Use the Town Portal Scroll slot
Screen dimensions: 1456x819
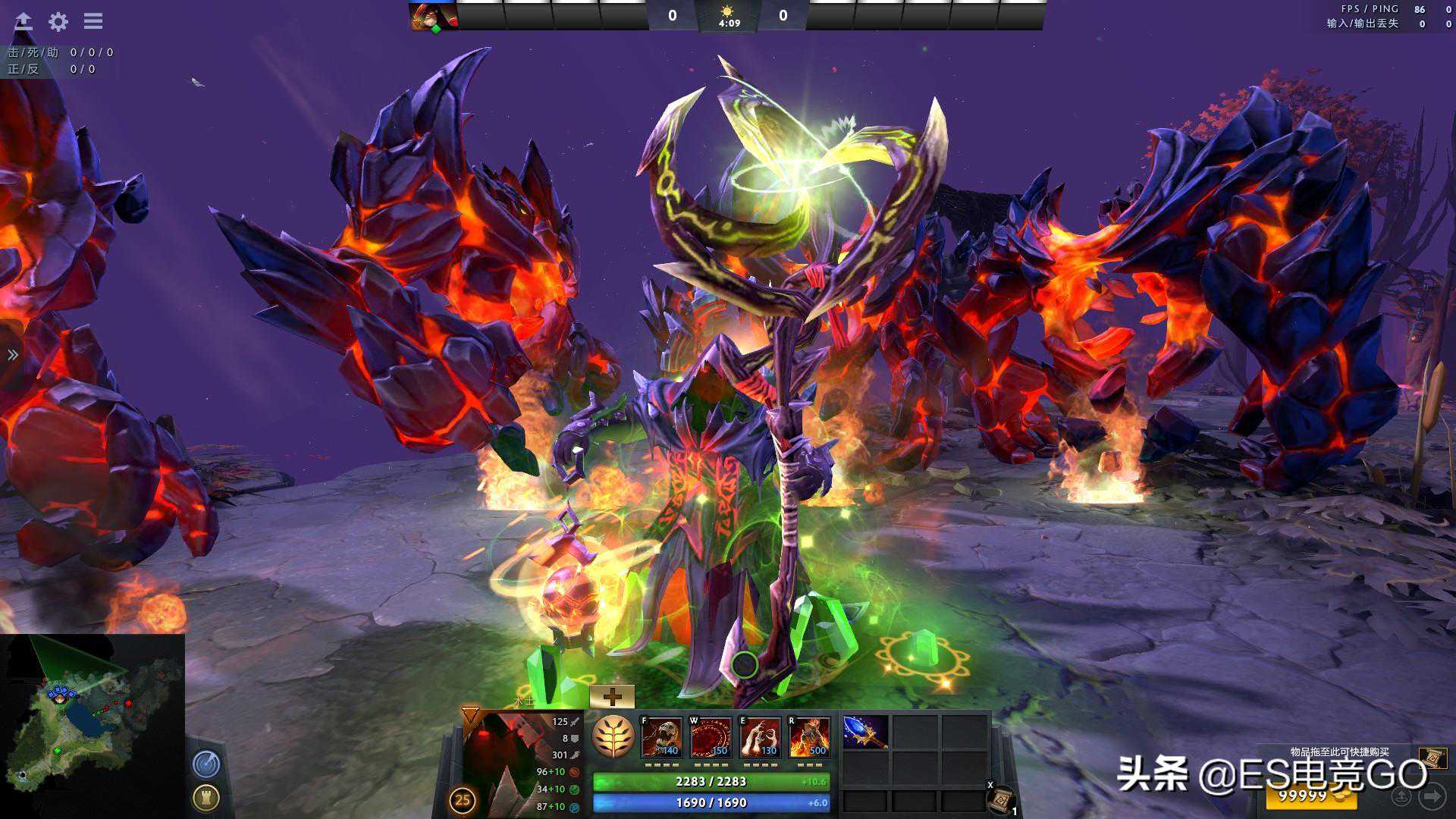[1001, 799]
